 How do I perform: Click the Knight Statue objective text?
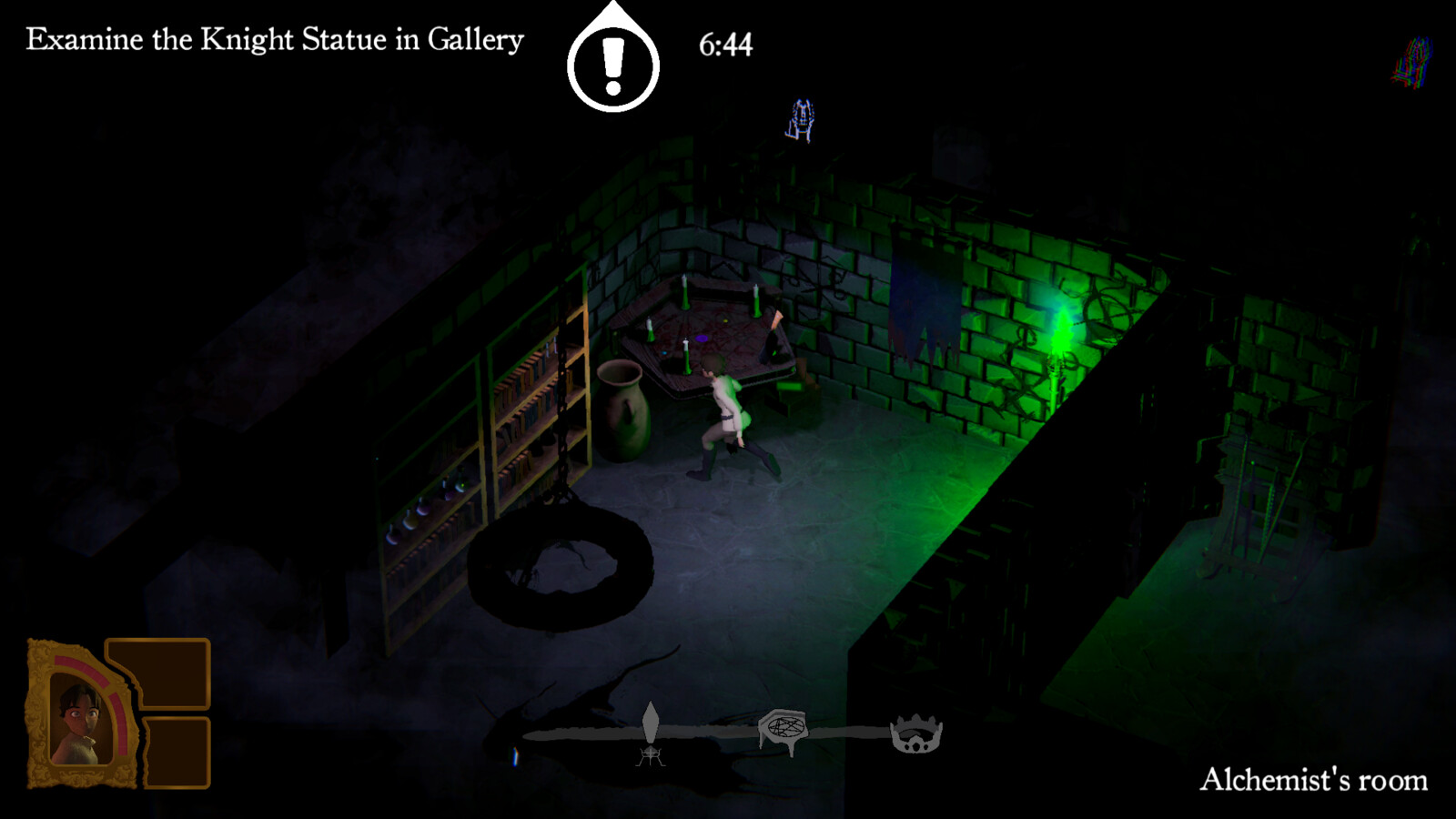point(275,40)
